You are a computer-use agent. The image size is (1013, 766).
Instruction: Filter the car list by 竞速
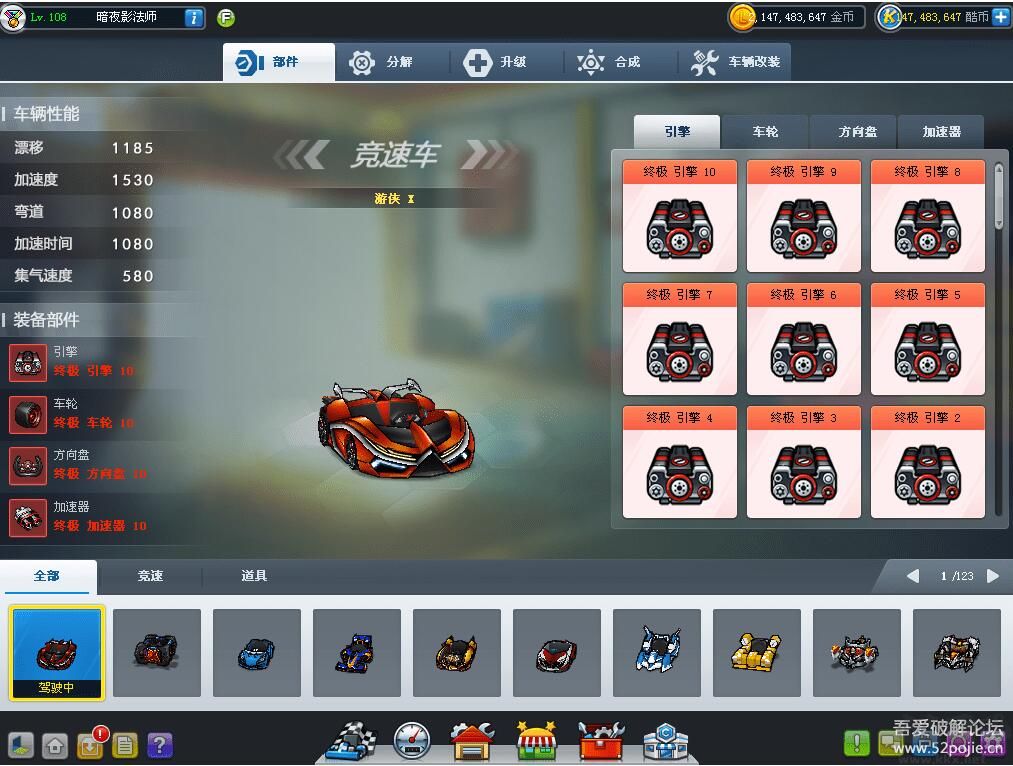(150, 576)
